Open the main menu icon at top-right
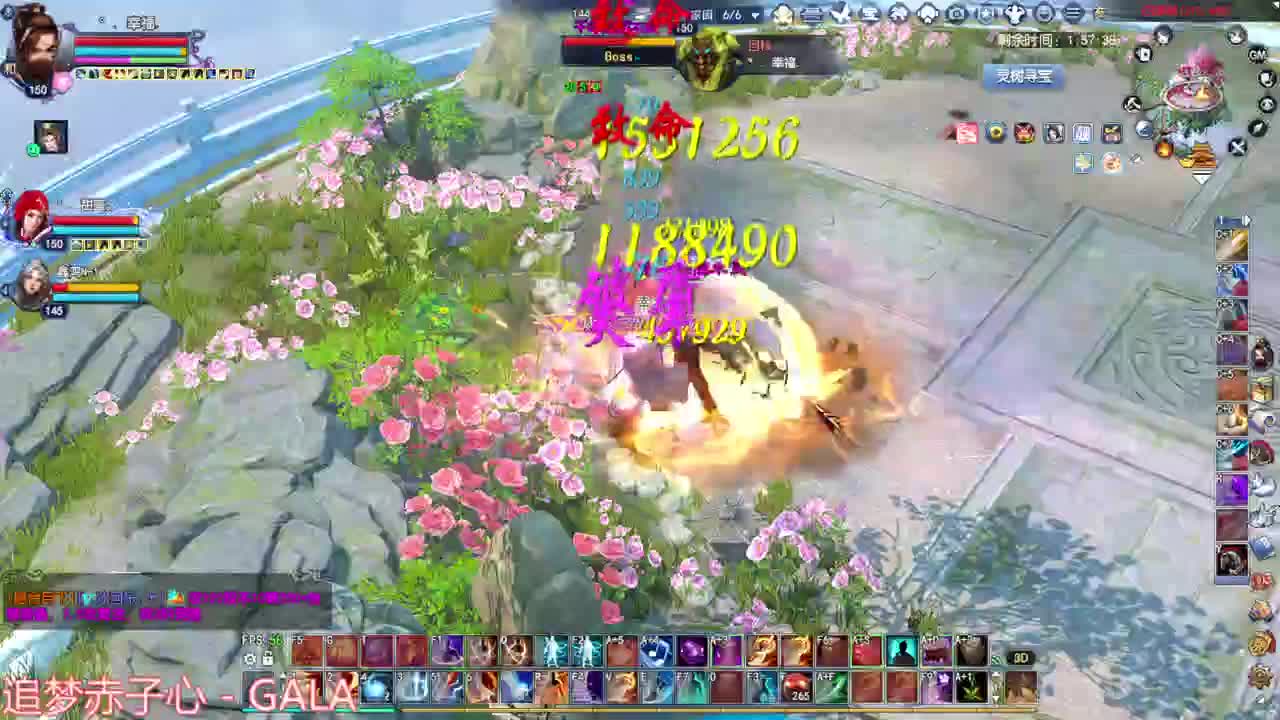1280x720 pixels. (x=1073, y=14)
